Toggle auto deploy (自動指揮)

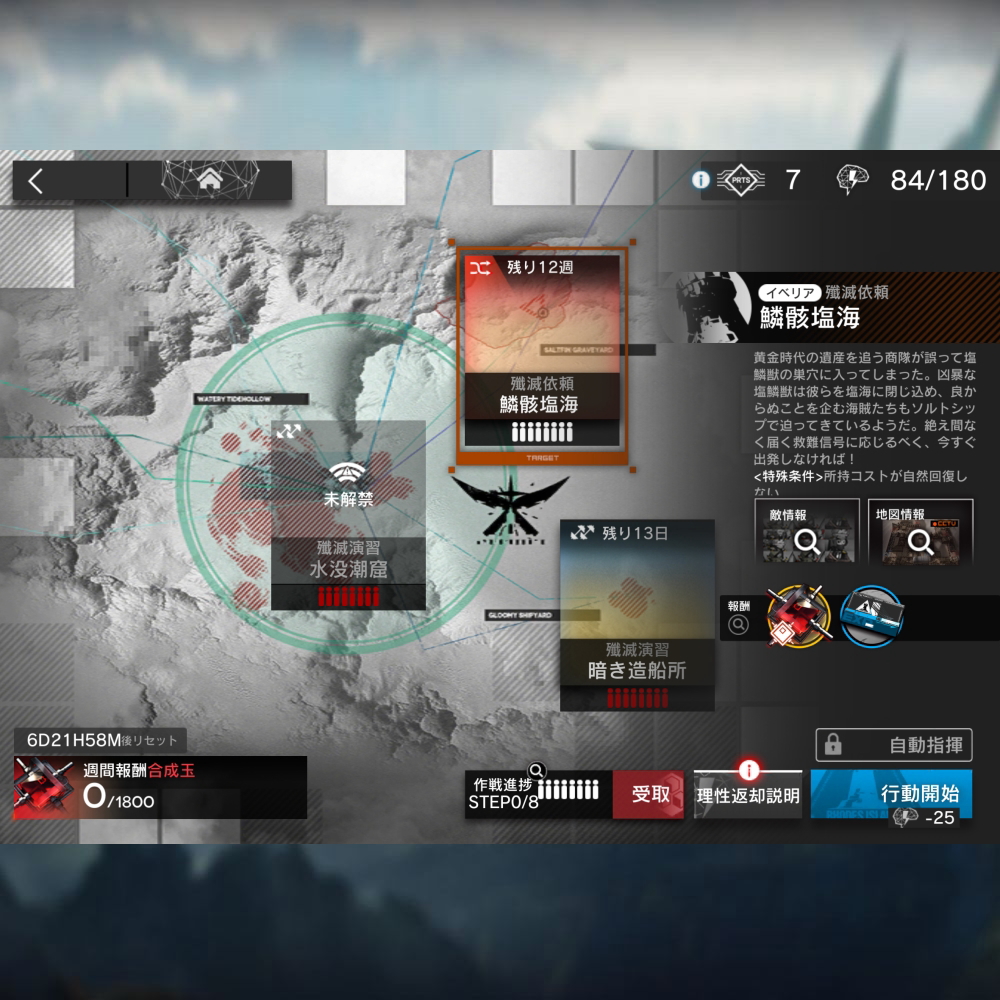[x=893, y=745]
